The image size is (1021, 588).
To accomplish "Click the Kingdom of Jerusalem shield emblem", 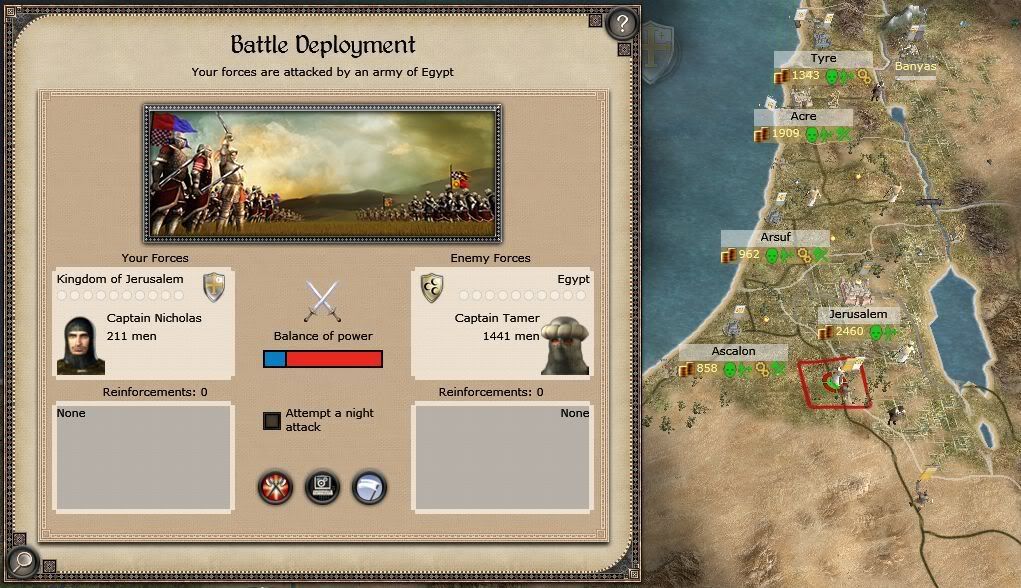I will pyautogui.click(x=214, y=287).
